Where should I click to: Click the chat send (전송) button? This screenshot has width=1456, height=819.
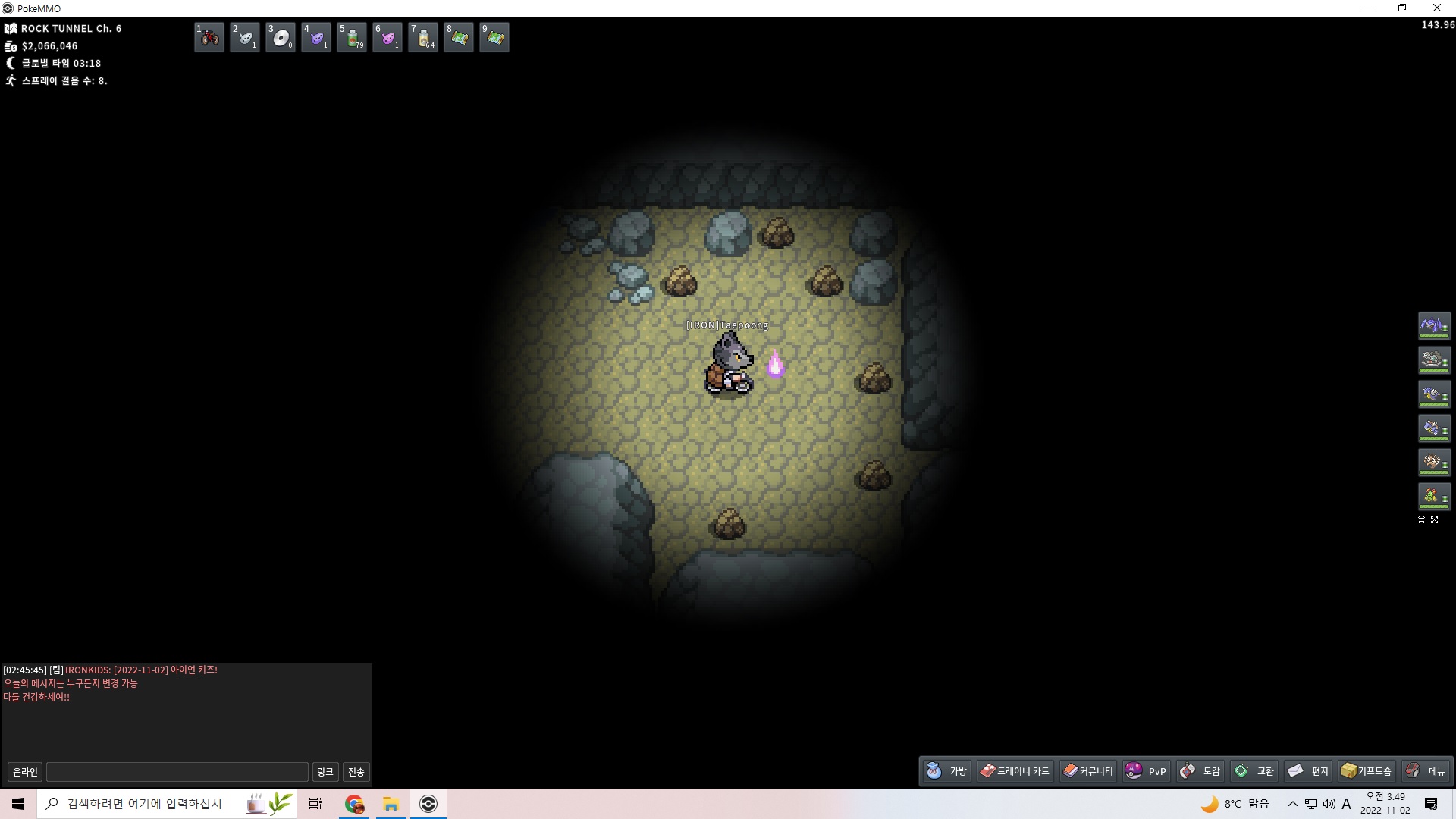tap(356, 772)
